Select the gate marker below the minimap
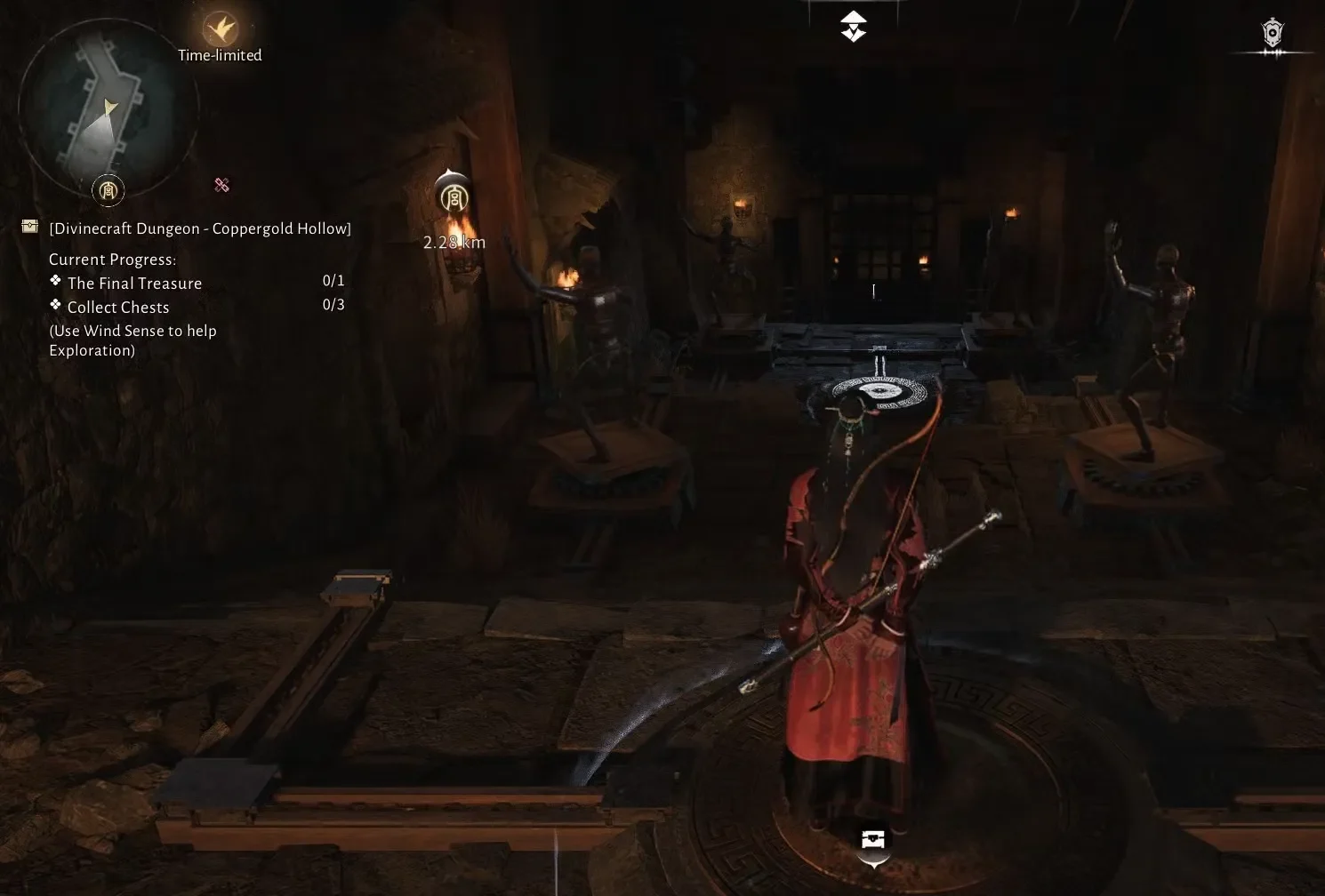Viewport: 1325px width, 896px height. pyautogui.click(x=108, y=189)
